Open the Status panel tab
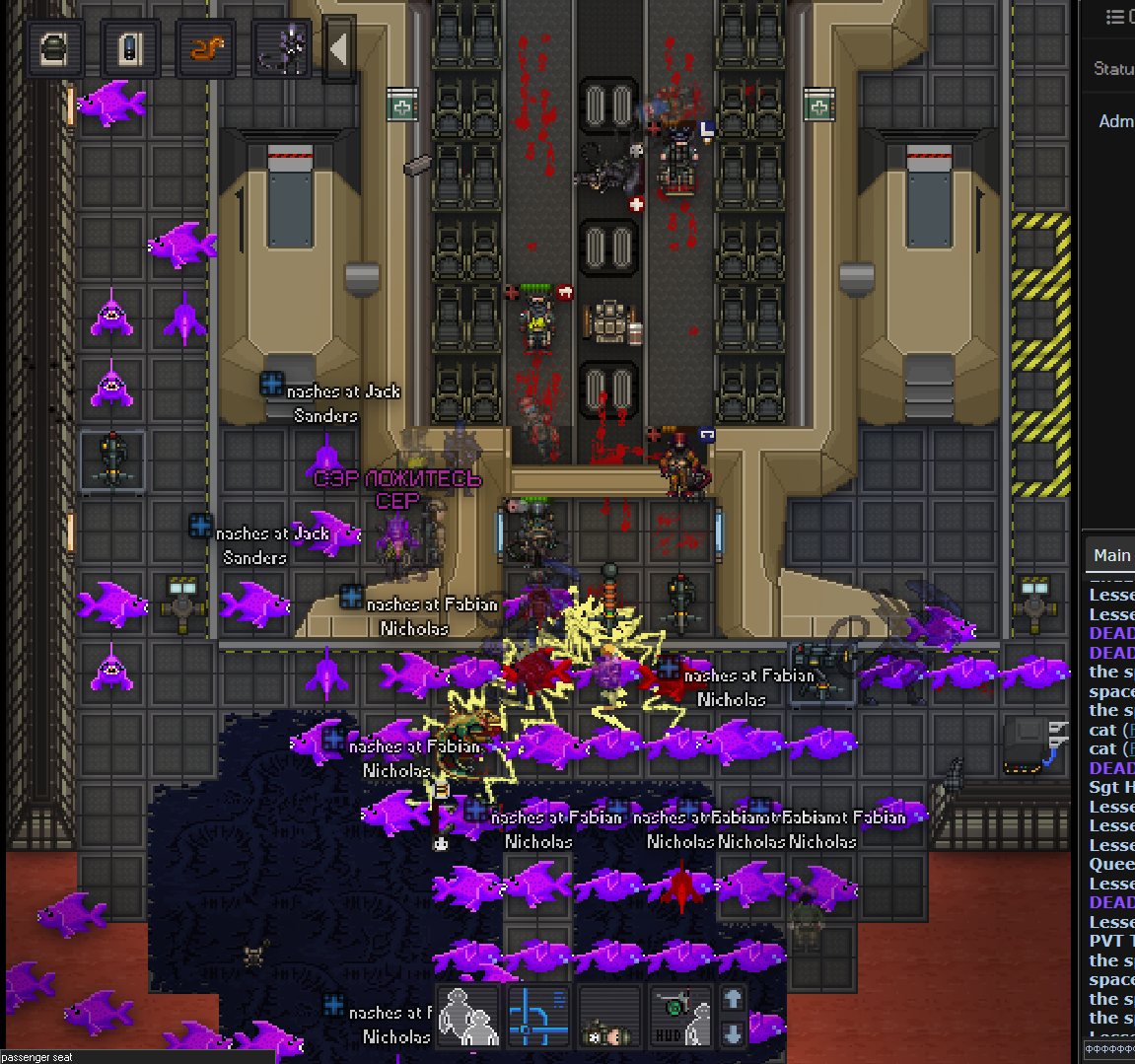 point(1113,69)
